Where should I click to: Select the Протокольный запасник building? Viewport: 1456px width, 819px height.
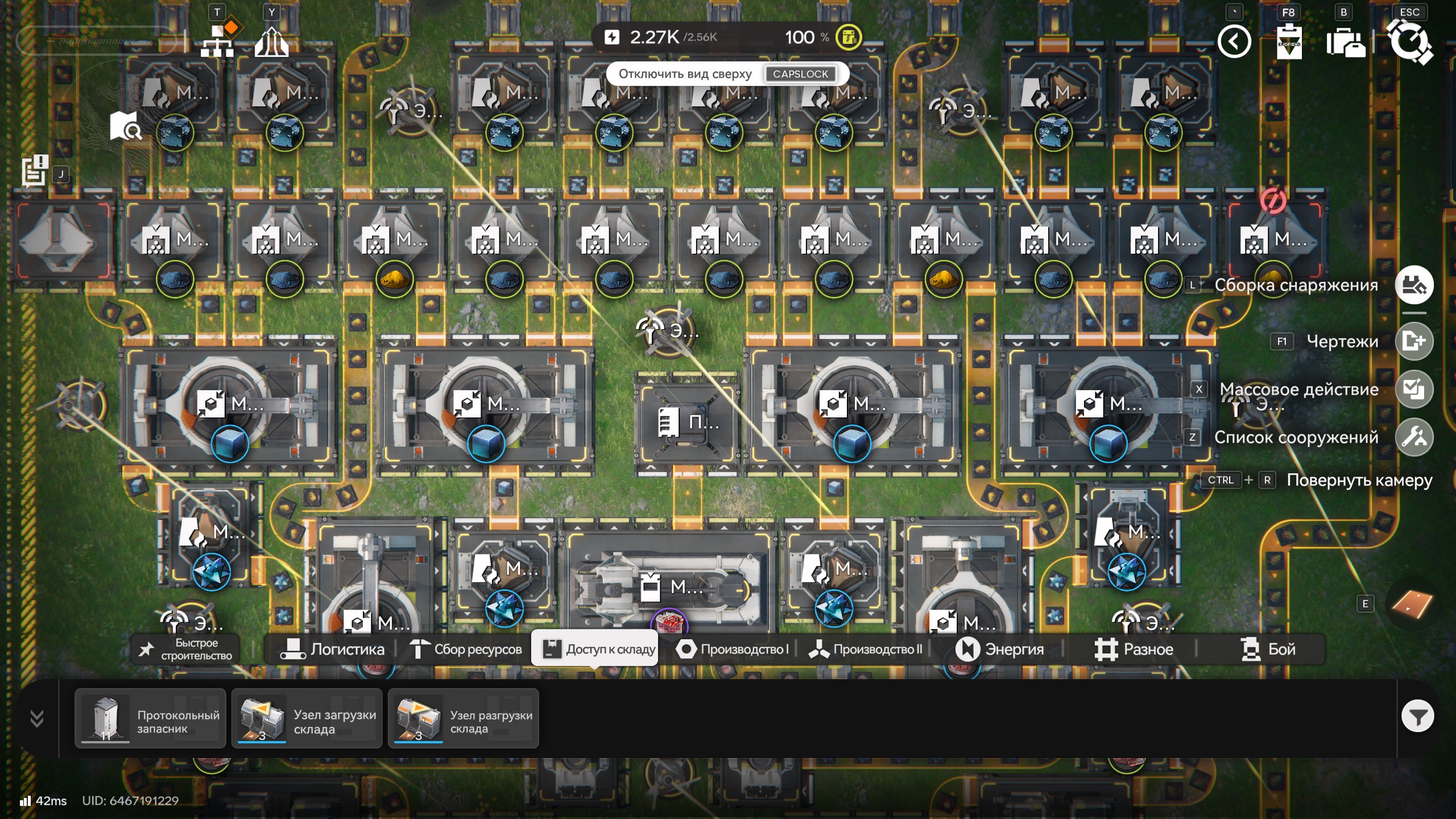(150, 719)
